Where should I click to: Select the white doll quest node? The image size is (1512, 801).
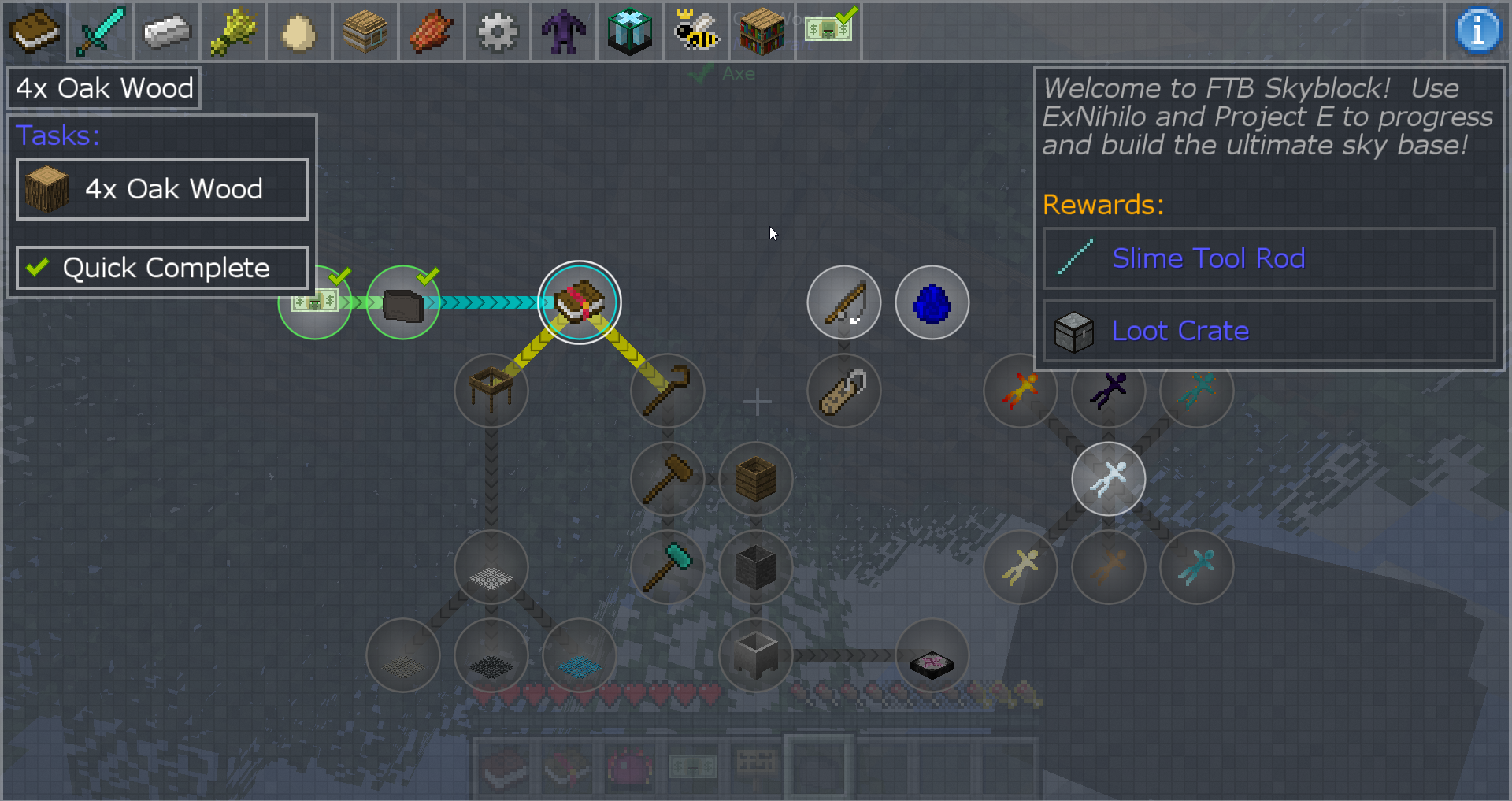[x=1108, y=479]
